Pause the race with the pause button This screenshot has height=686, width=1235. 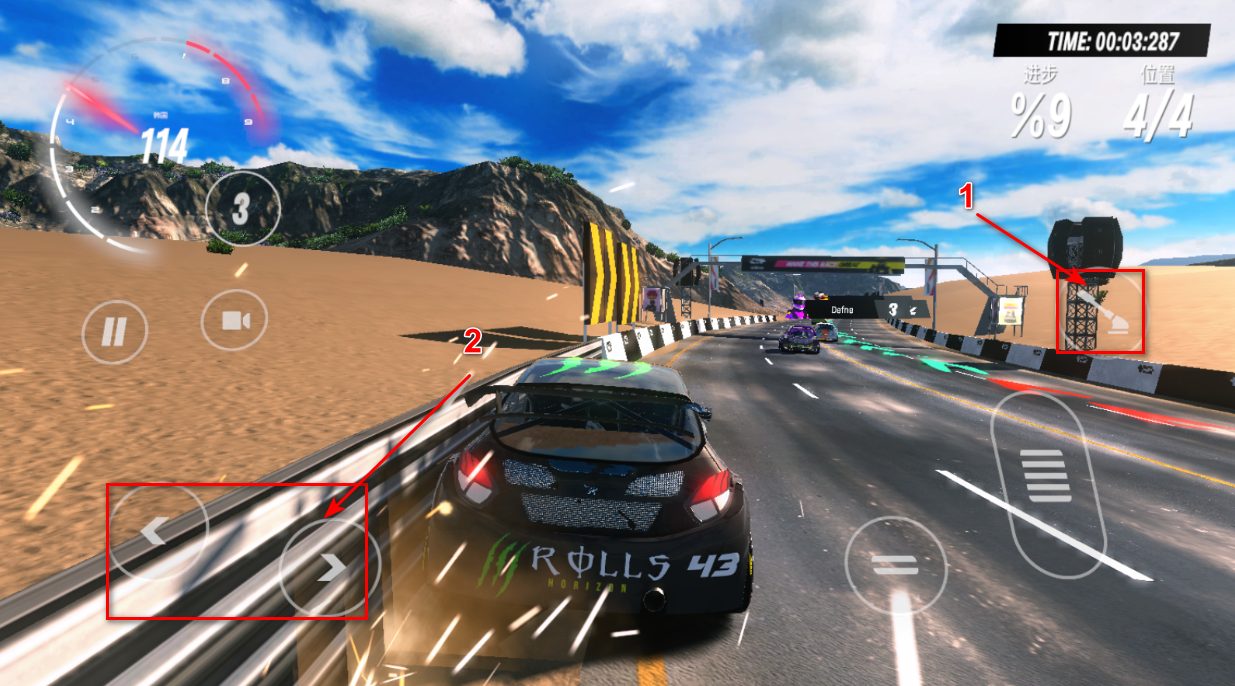click(x=115, y=331)
